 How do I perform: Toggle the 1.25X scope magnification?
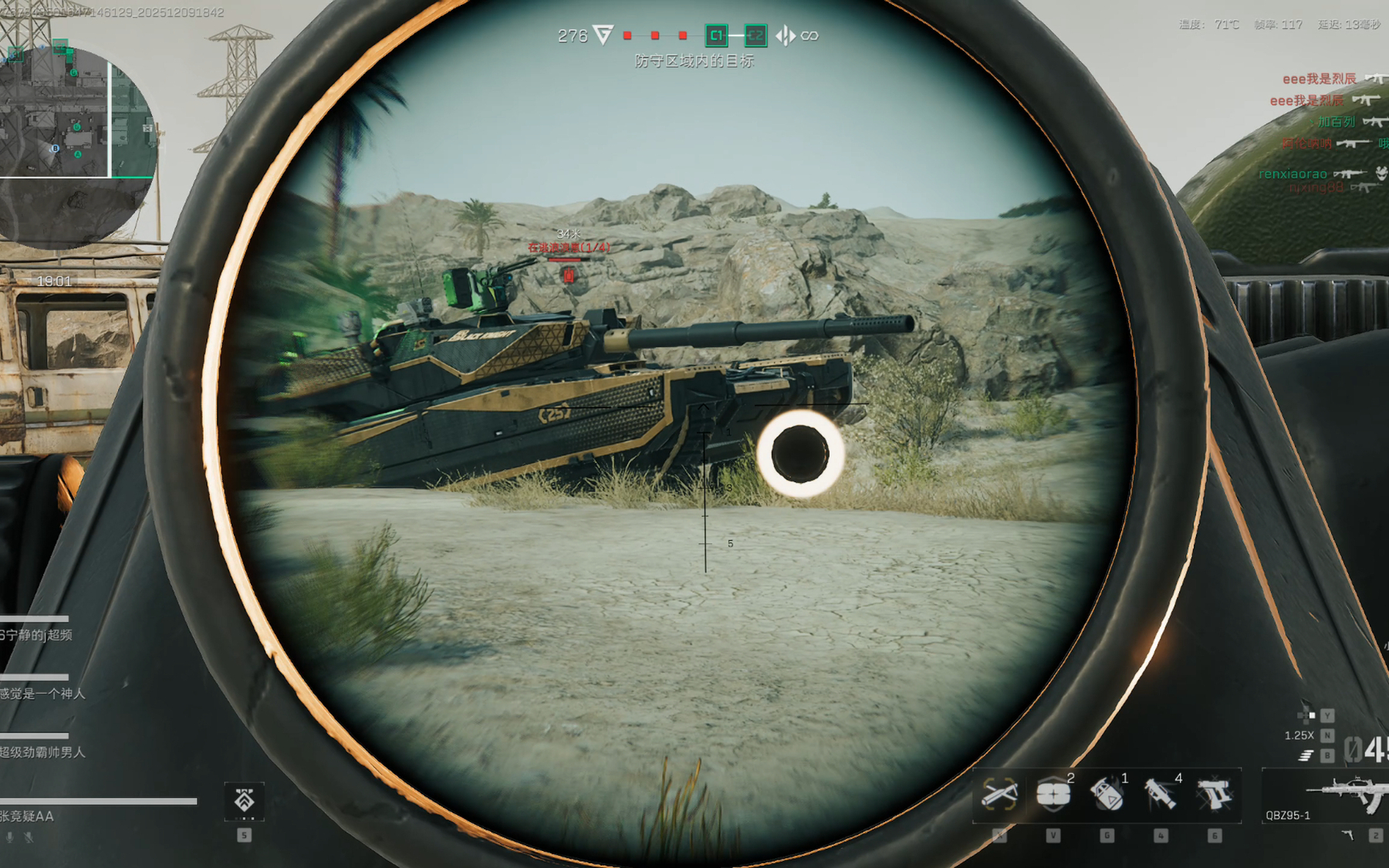pos(1299,735)
